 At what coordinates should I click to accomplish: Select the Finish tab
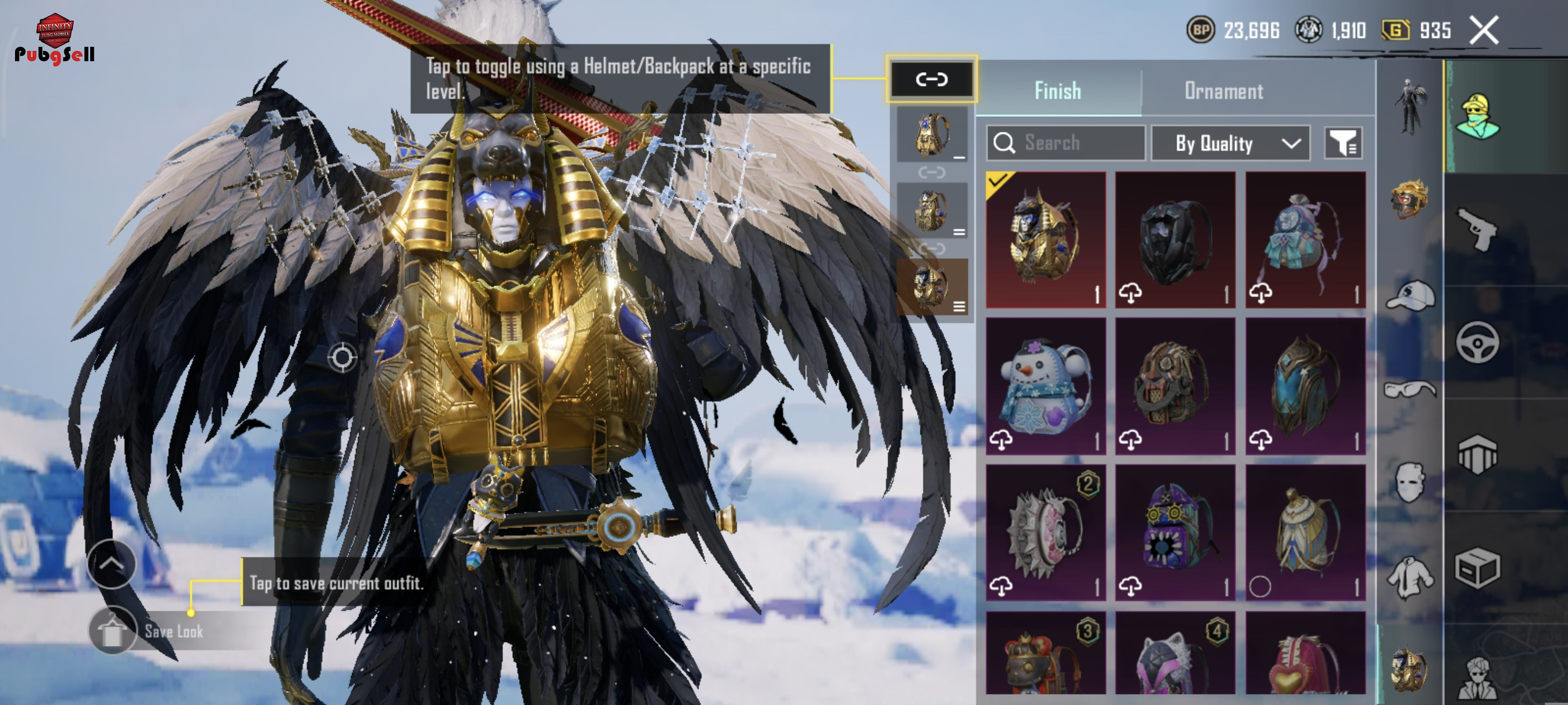[x=1058, y=91]
